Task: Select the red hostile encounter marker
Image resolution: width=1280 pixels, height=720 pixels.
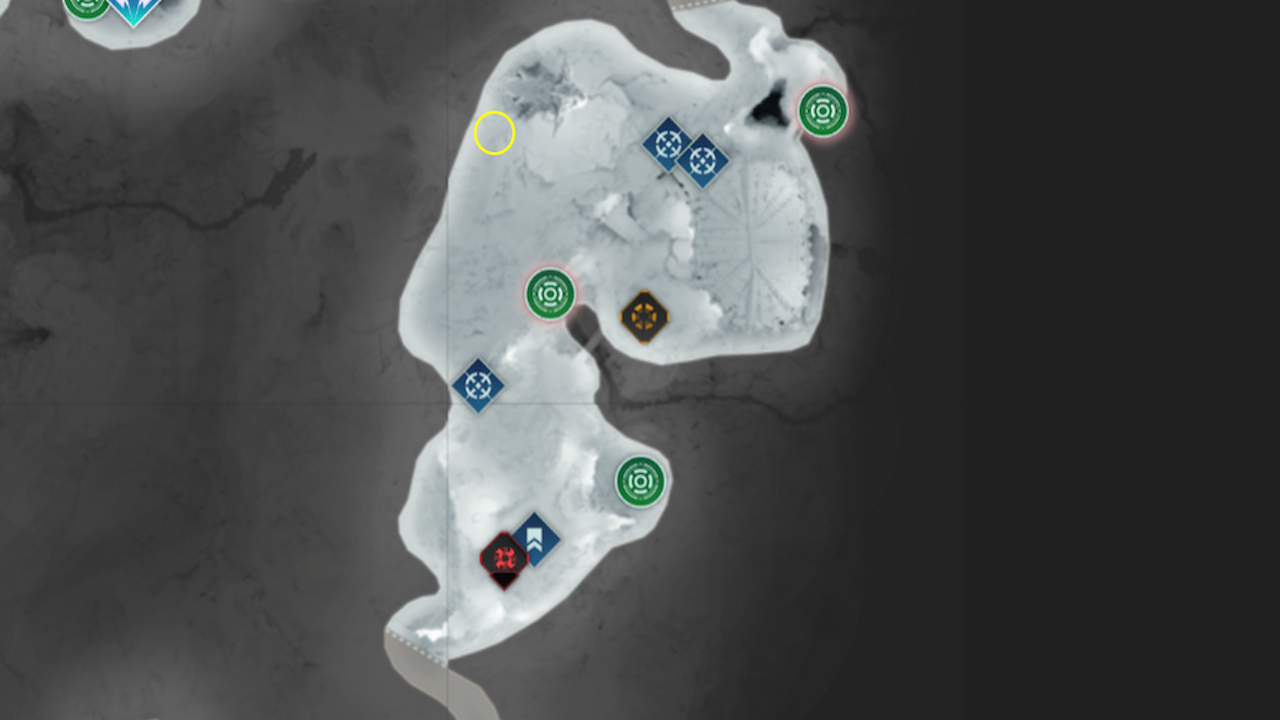Action: click(x=502, y=558)
